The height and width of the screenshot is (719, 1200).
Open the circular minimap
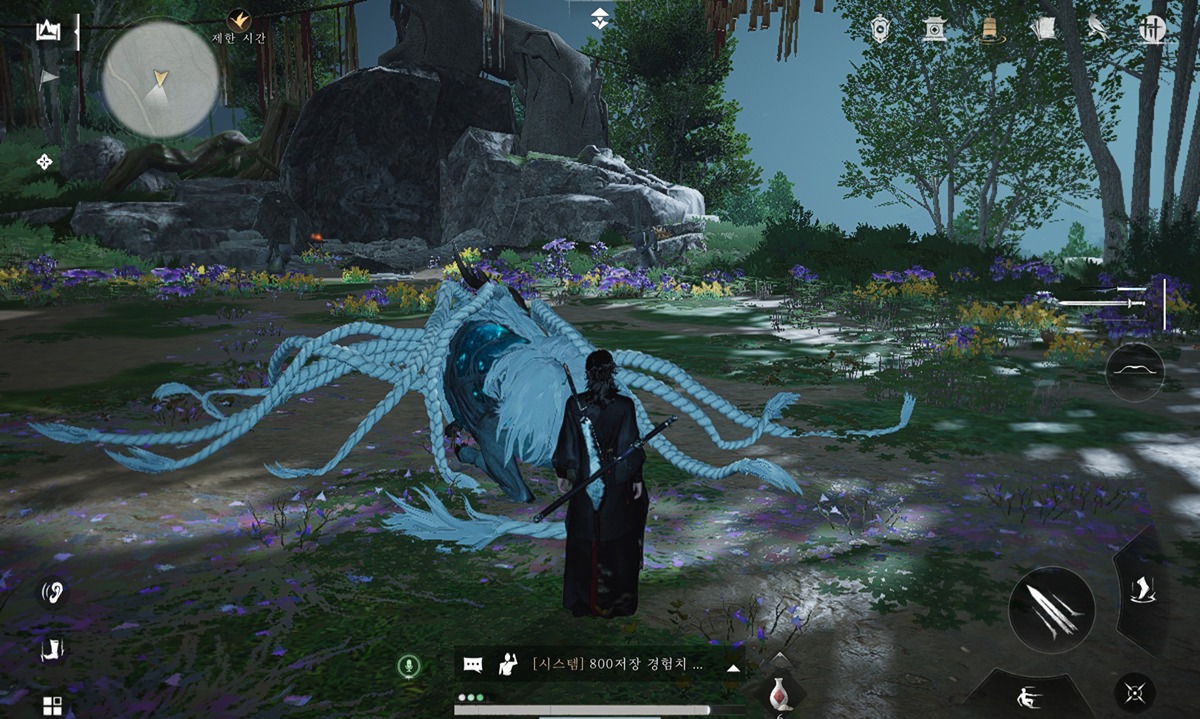tap(160, 78)
